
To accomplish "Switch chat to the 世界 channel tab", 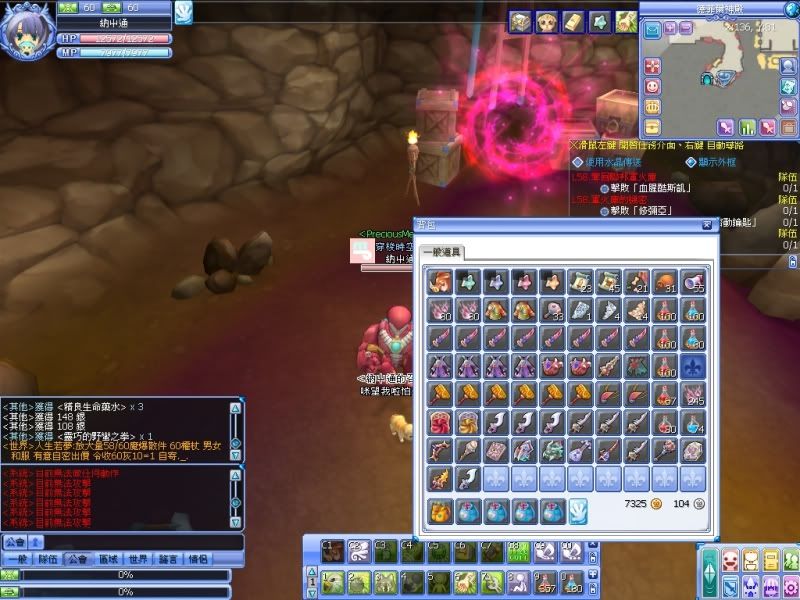I will [139, 560].
